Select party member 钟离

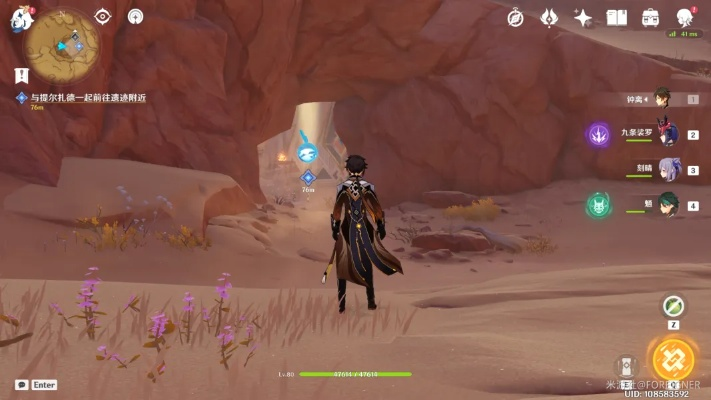pos(662,99)
